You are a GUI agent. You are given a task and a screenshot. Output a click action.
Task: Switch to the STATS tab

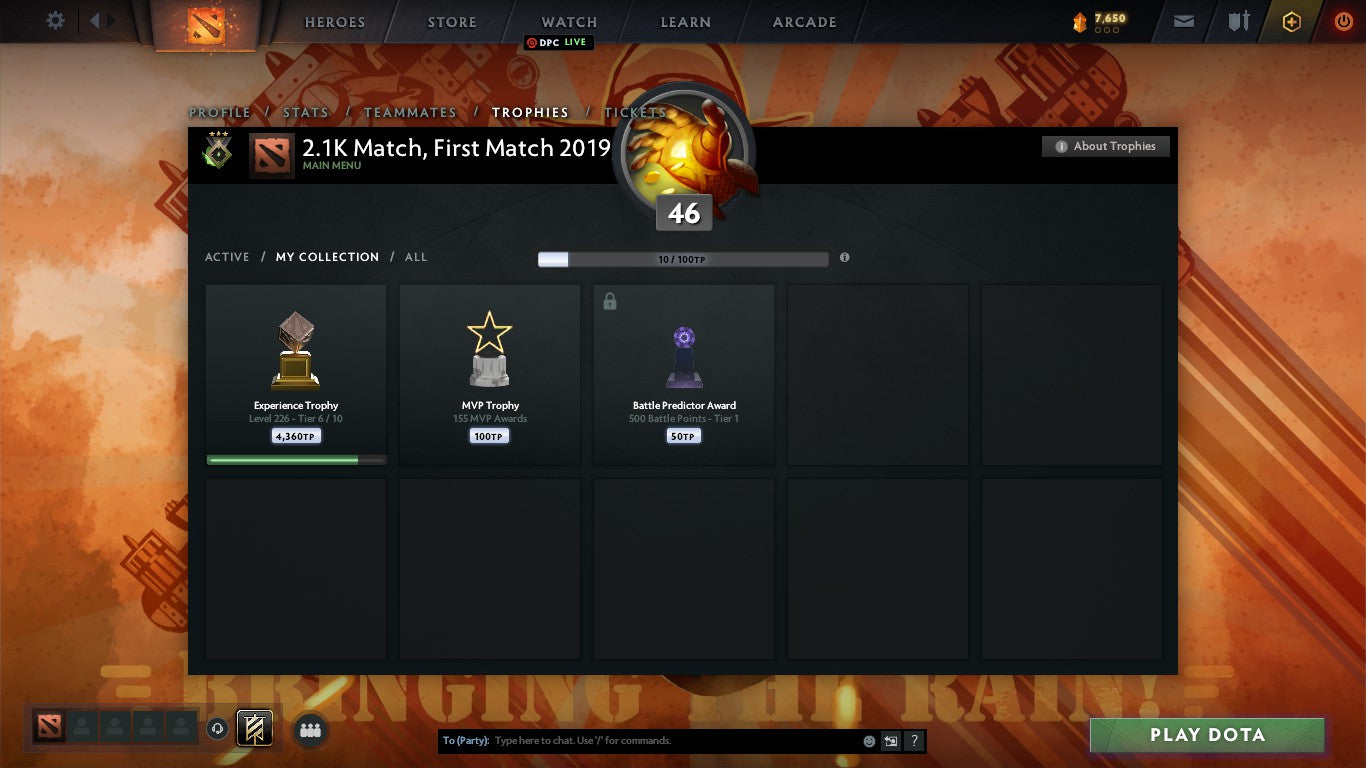(x=306, y=113)
